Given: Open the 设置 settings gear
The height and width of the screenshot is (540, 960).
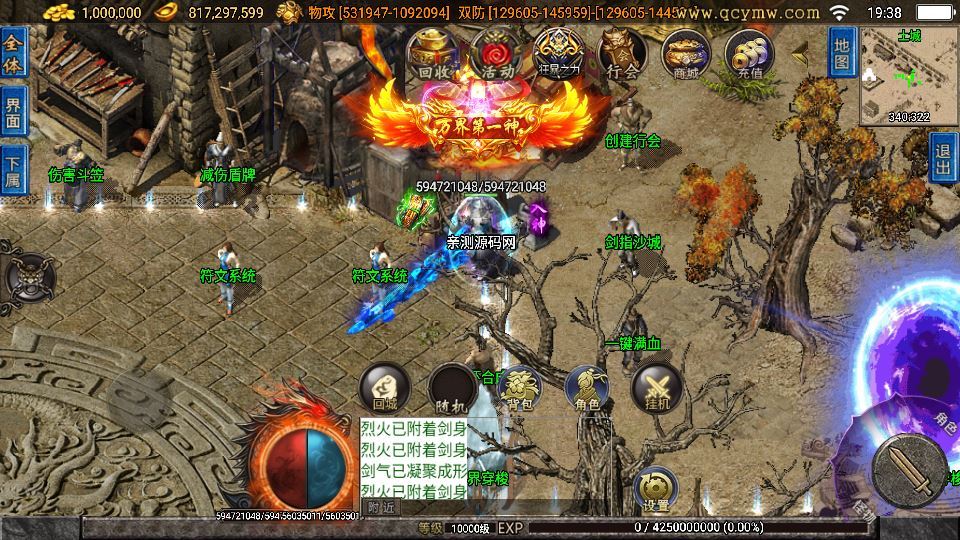Looking at the screenshot, I should pos(656,488).
